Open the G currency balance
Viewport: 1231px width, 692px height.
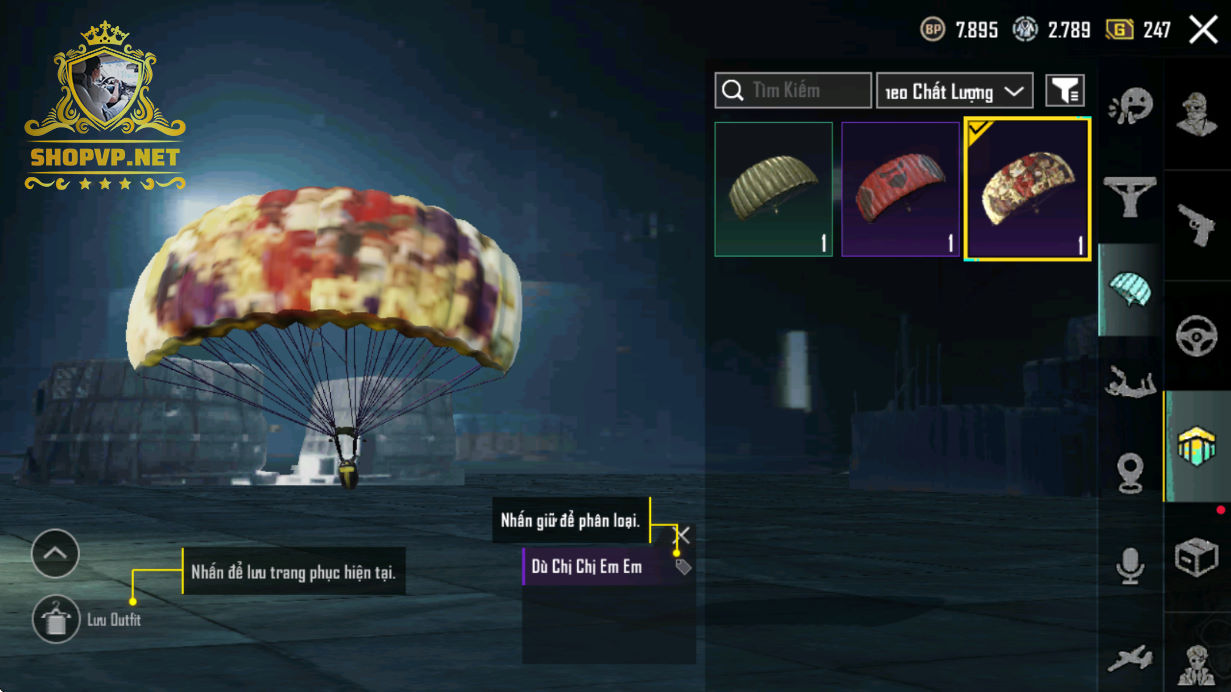pyautogui.click(x=1139, y=30)
